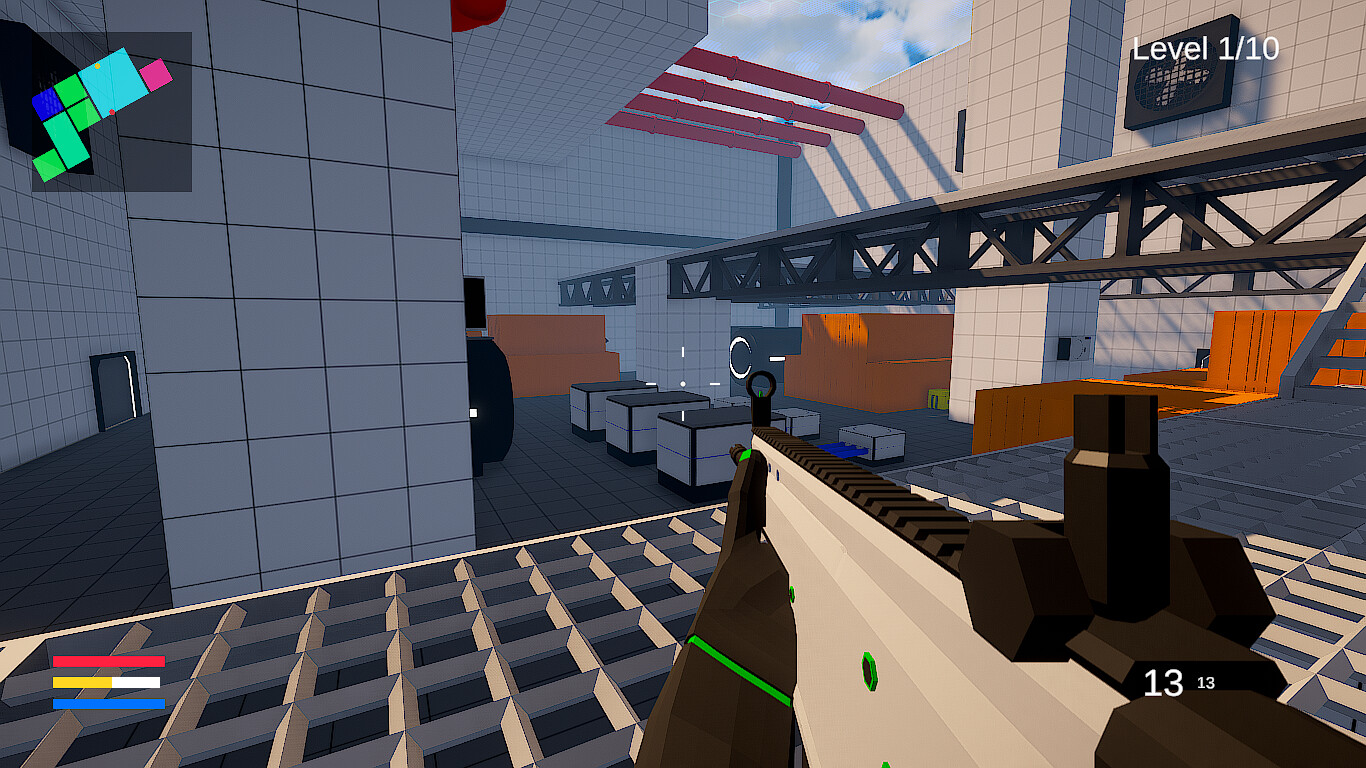Select the red health bar
Image resolution: width=1366 pixels, height=768 pixels.
(109, 661)
